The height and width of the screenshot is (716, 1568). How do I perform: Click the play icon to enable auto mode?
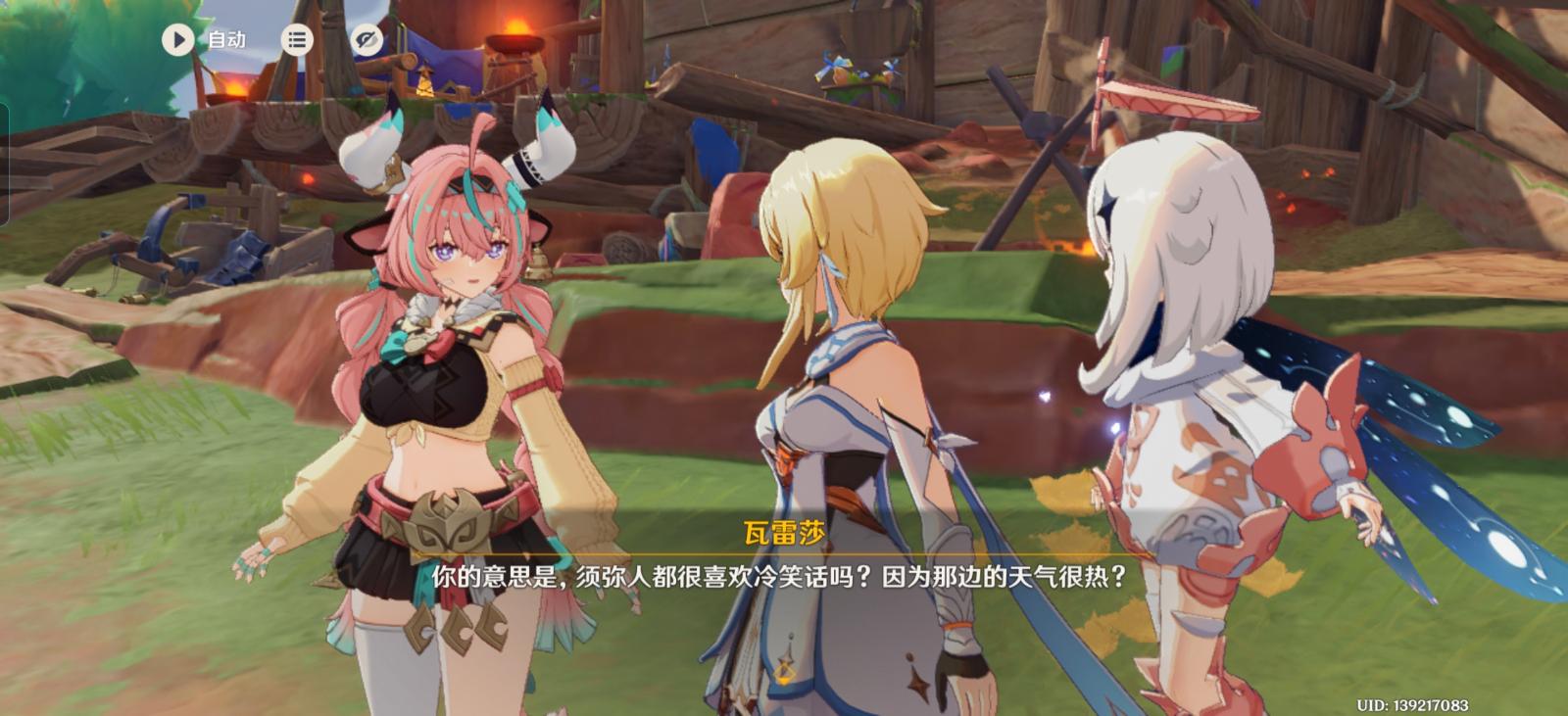click(177, 40)
